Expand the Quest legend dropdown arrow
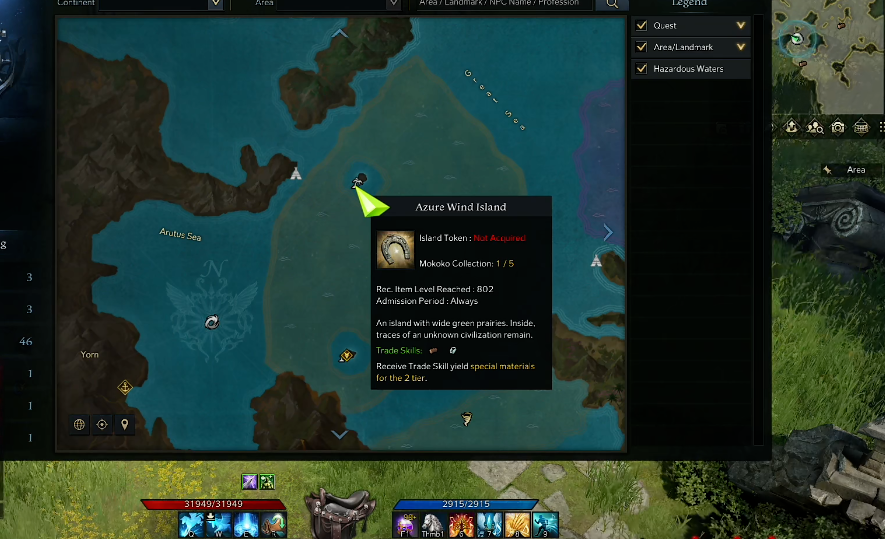The width and height of the screenshot is (885, 539). 741,25
